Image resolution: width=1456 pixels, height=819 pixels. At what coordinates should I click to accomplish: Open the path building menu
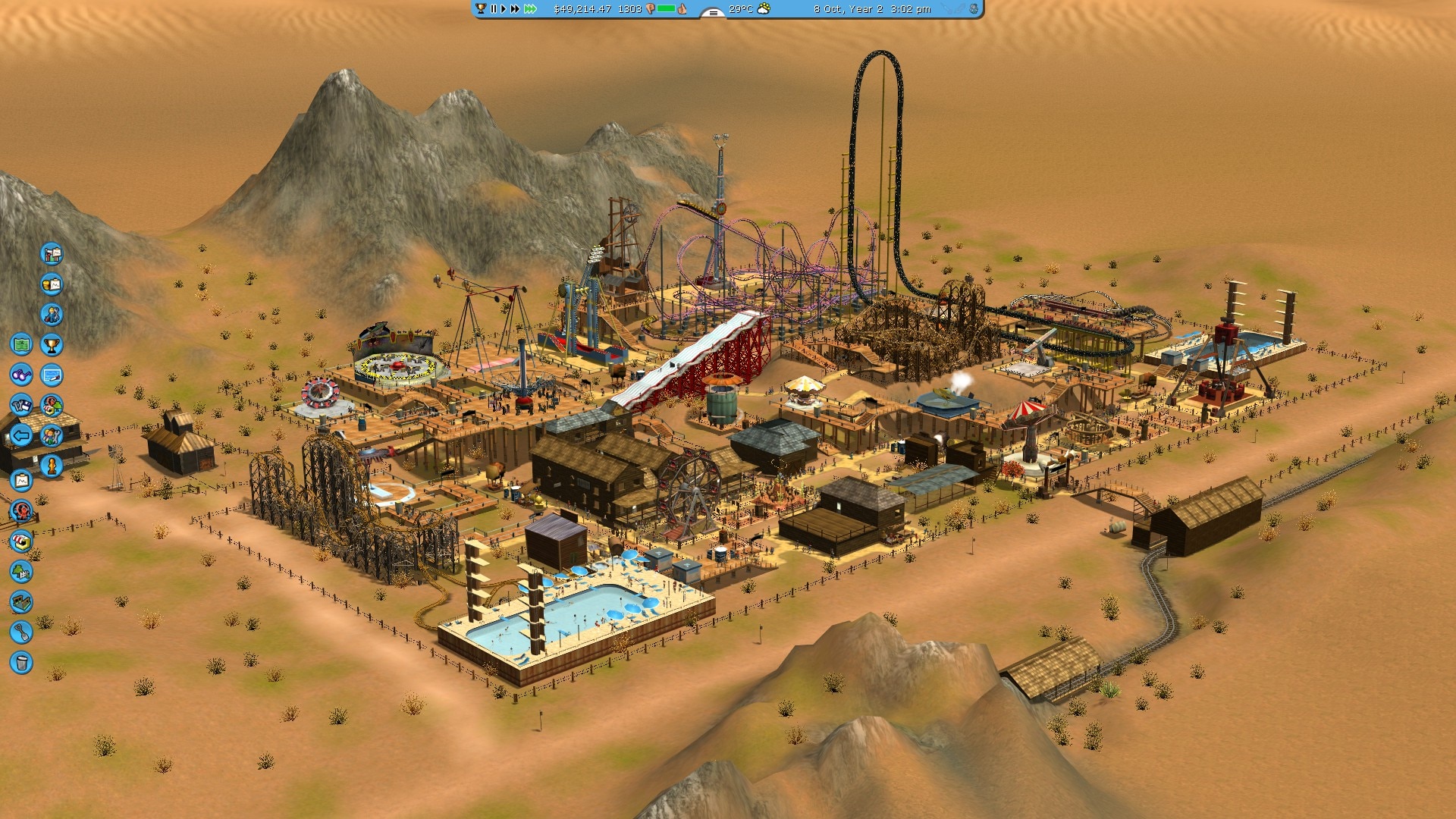tap(21, 602)
